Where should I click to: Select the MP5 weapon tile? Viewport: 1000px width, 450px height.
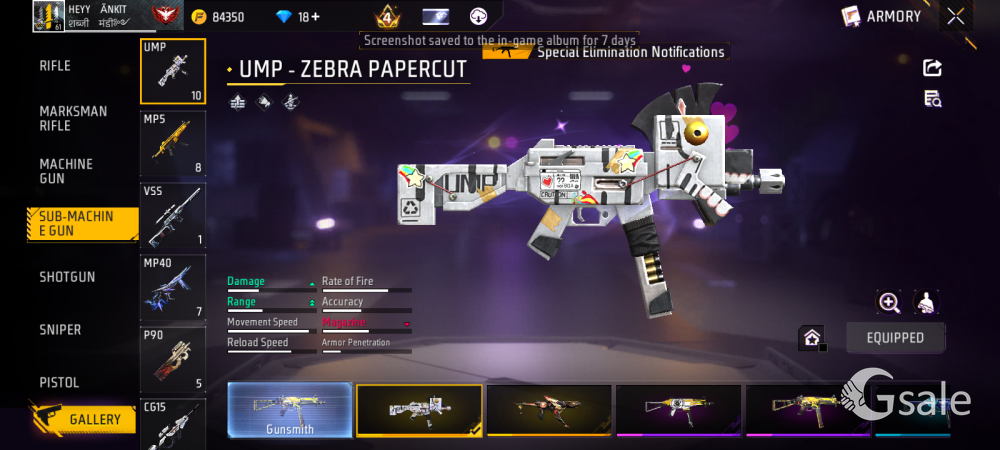(x=173, y=143)
